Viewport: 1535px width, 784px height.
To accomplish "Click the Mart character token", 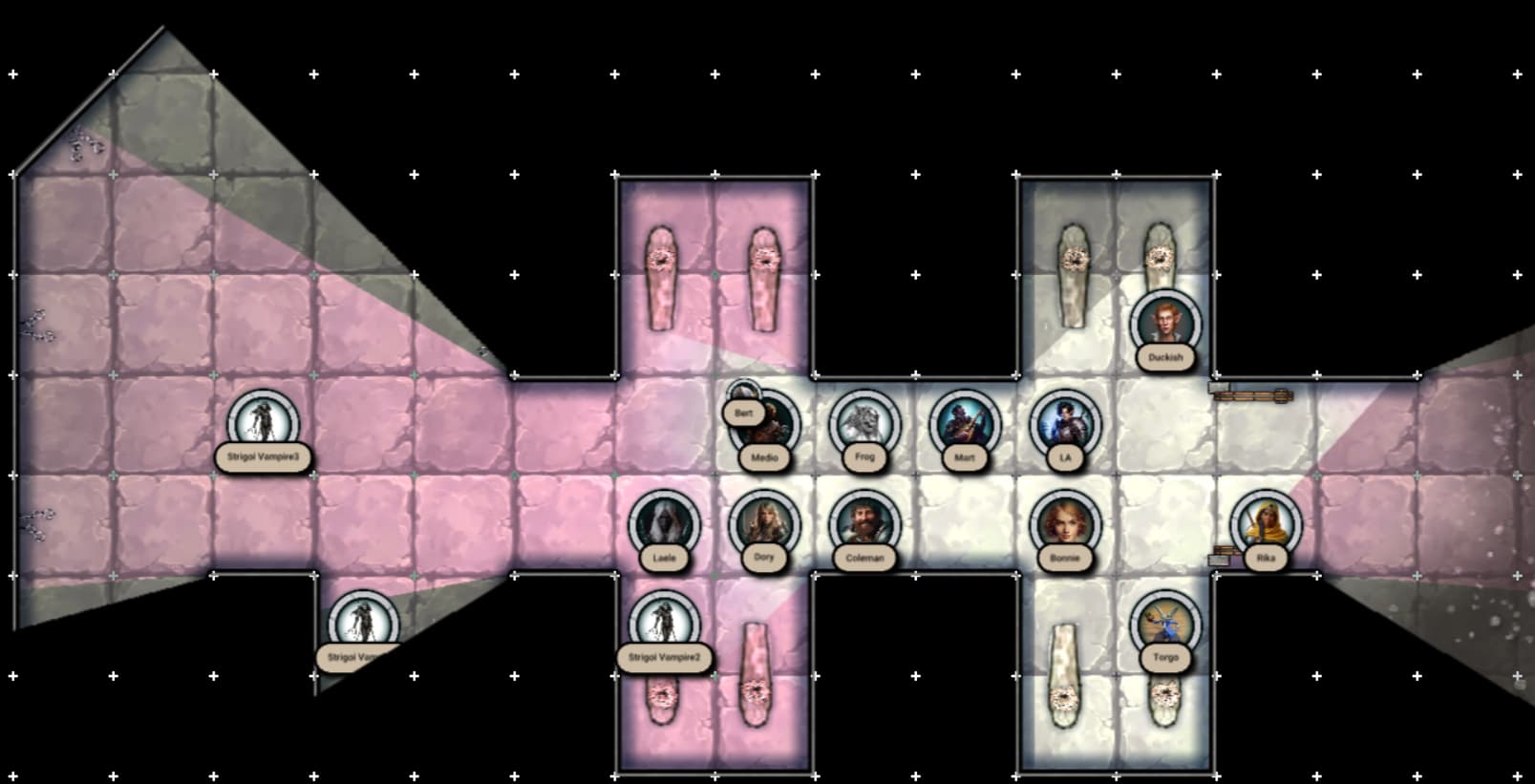I will coord(965,424).
